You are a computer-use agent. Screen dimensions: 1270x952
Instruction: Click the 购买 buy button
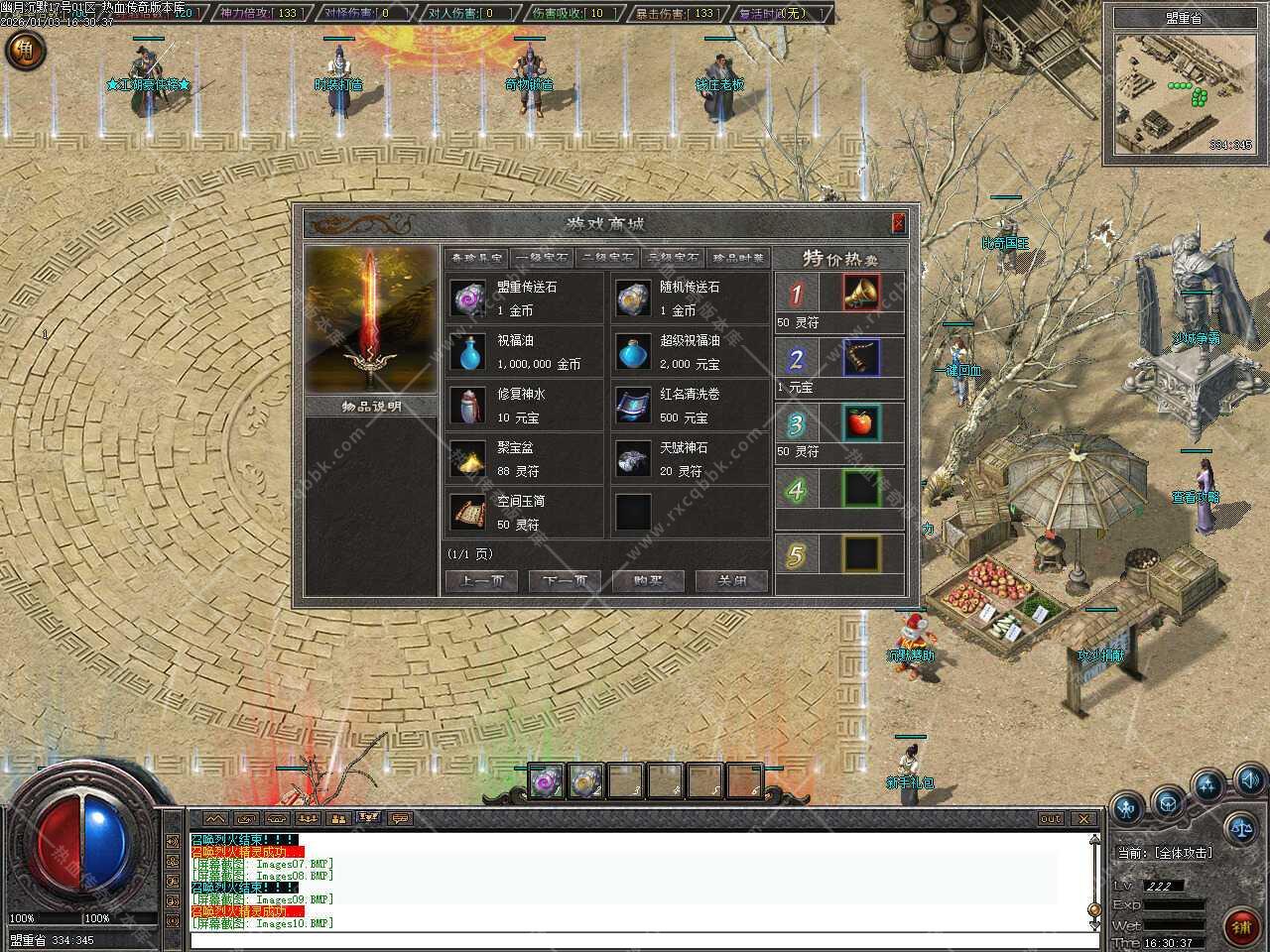coord(648,581)
